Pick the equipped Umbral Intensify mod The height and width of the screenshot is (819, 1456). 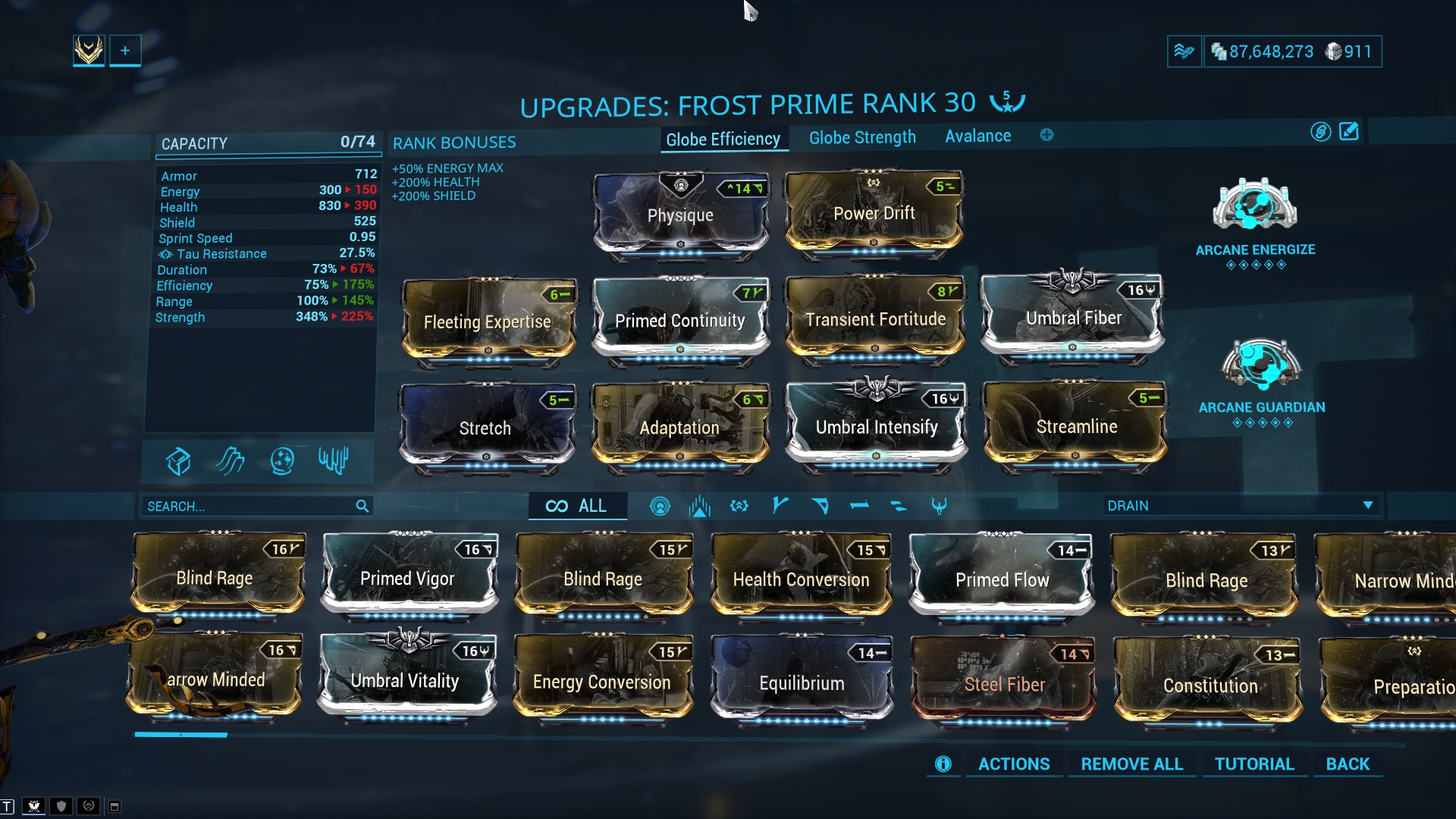877,425
